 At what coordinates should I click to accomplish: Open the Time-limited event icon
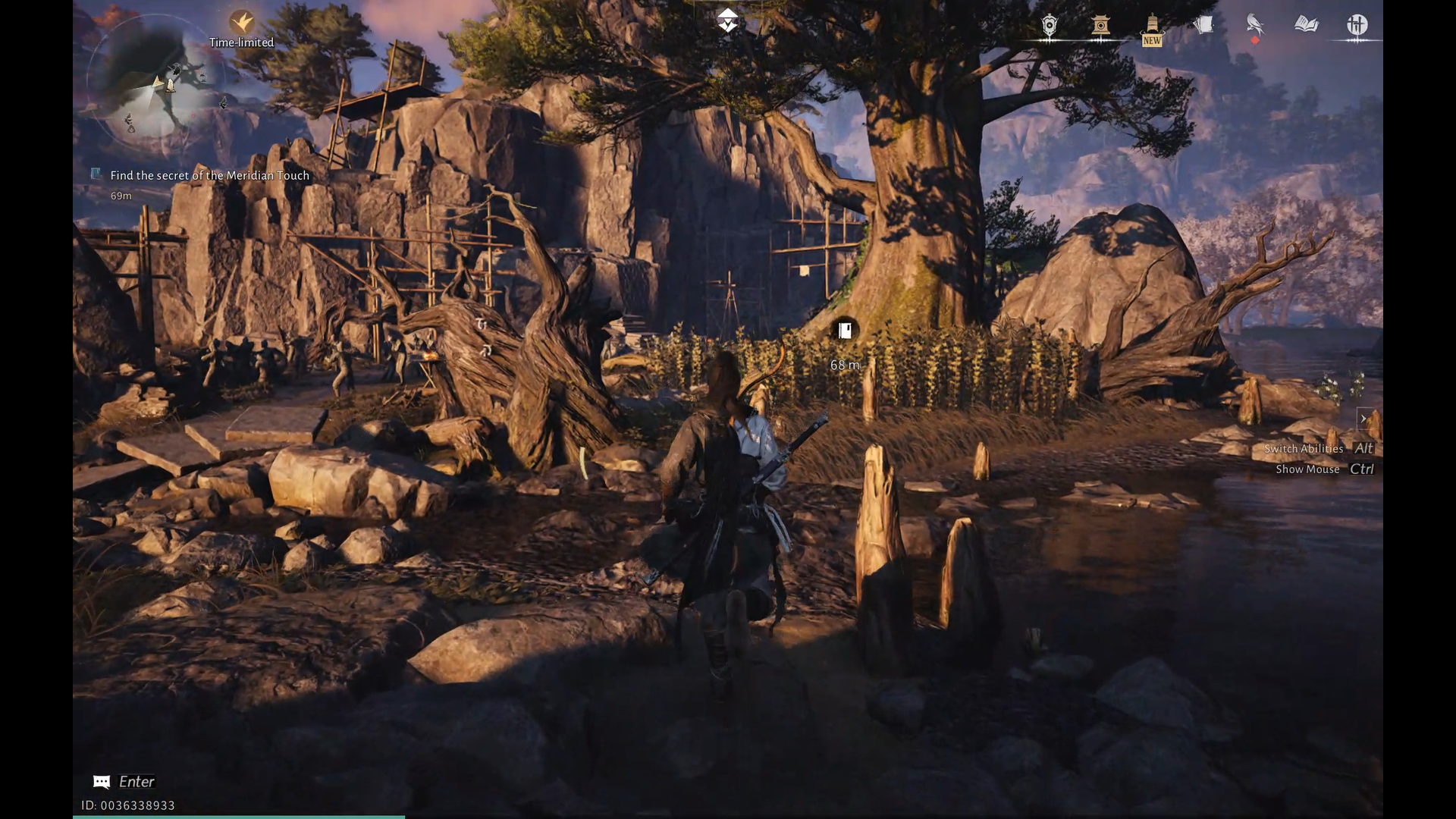(242, 22)
